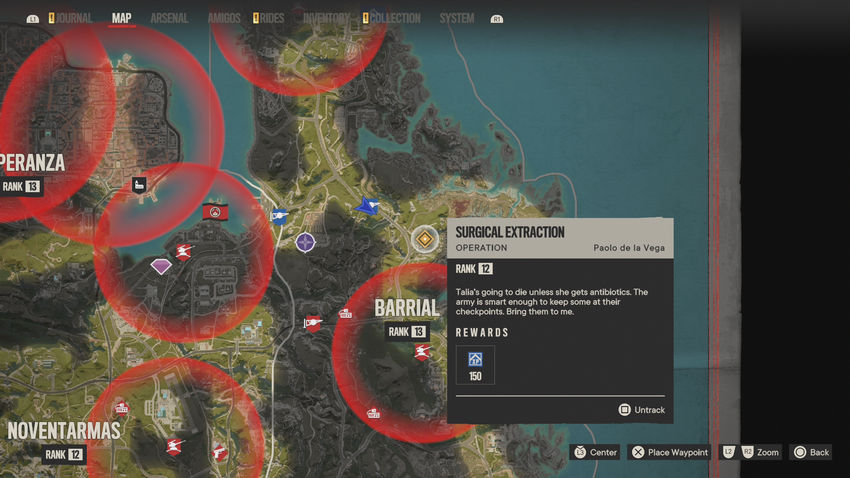The height and width of the screenshot is (478, 850).
Task: Open the Inventory tab
Action: (326, 18)
